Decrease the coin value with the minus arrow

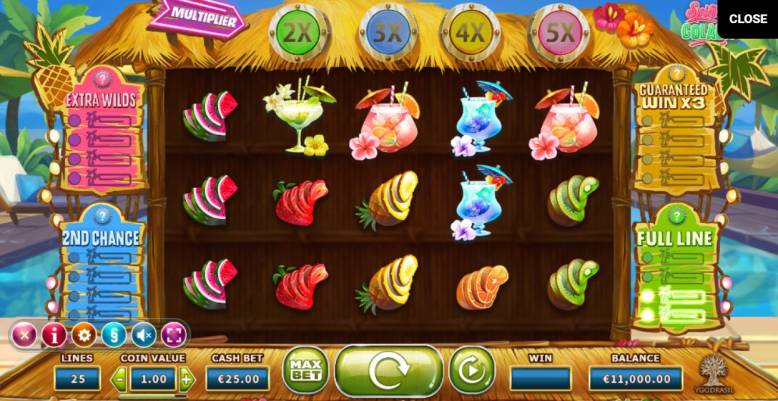click(119, 379)
